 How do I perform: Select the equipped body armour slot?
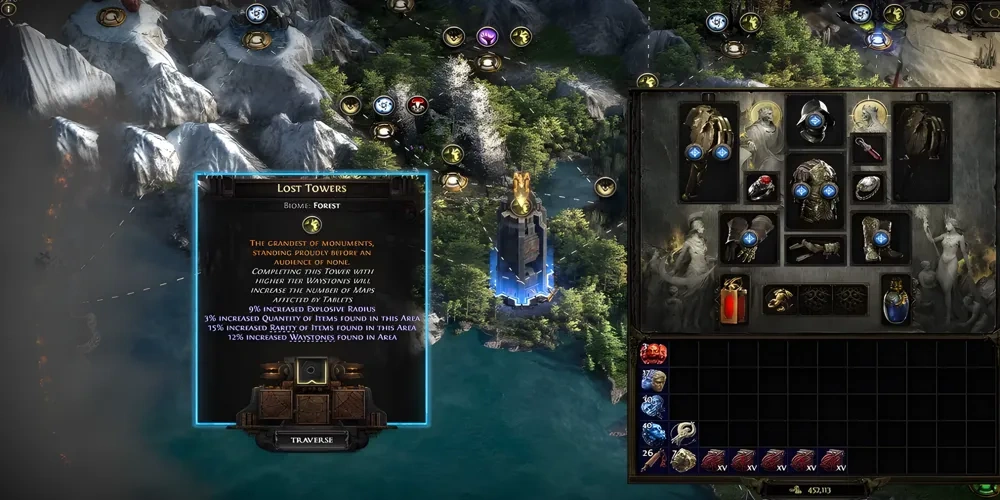coord(815,189)
